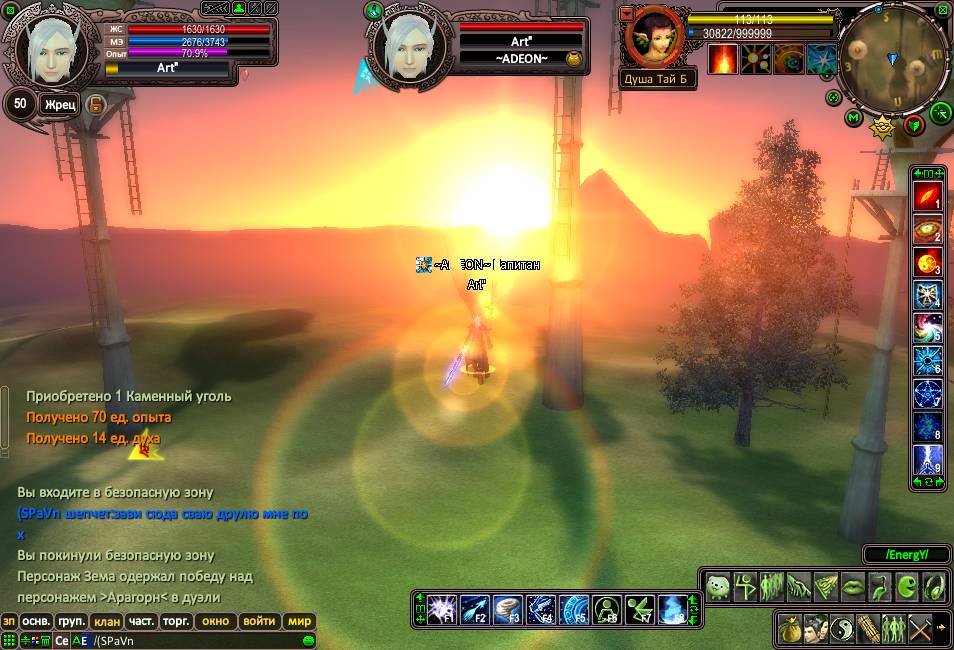Open the world map with the M button
Image resolution: width=954 pixels, height=650 pixels.
[x=853, y=118]
